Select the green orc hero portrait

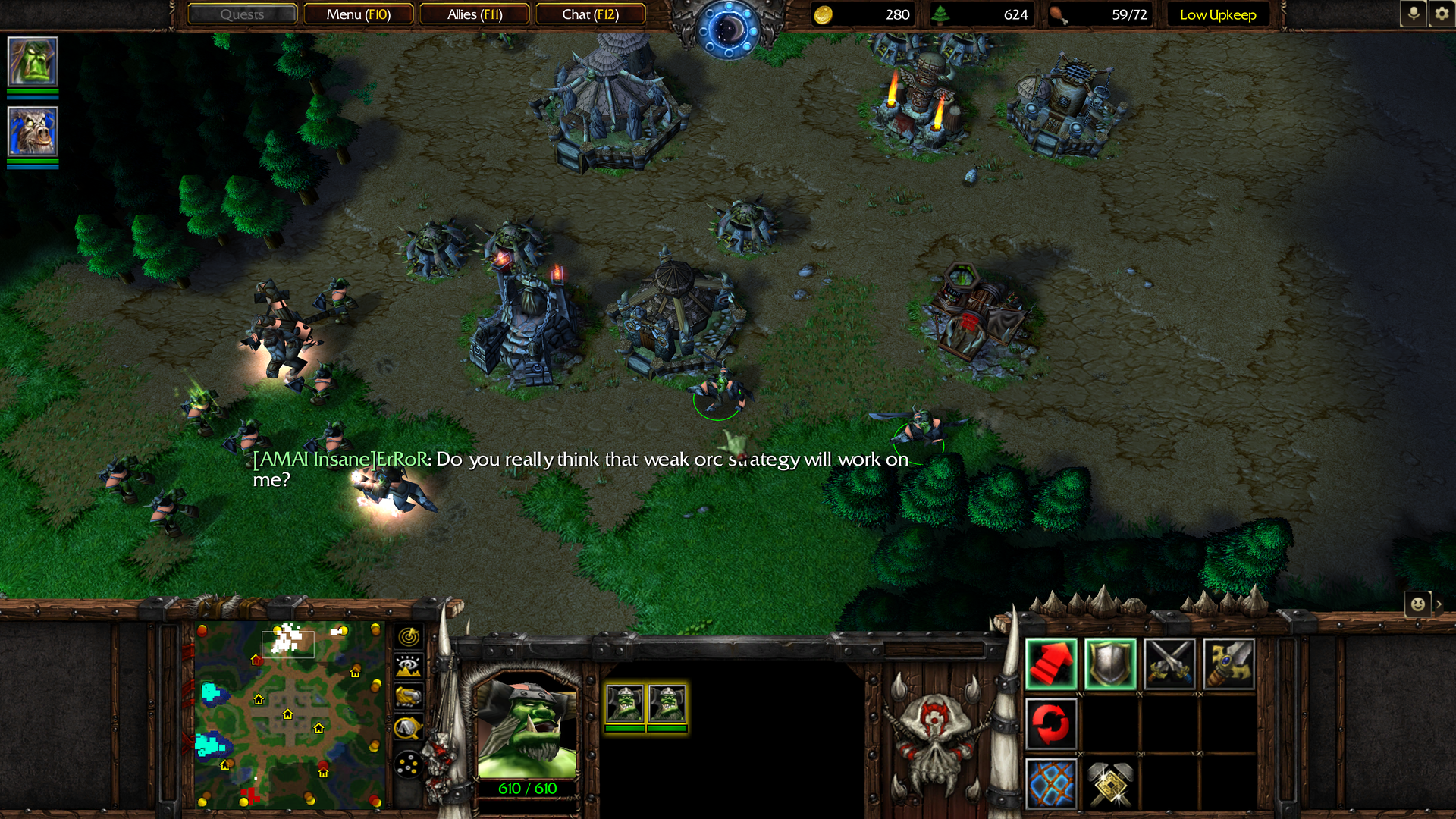(33, 61)
